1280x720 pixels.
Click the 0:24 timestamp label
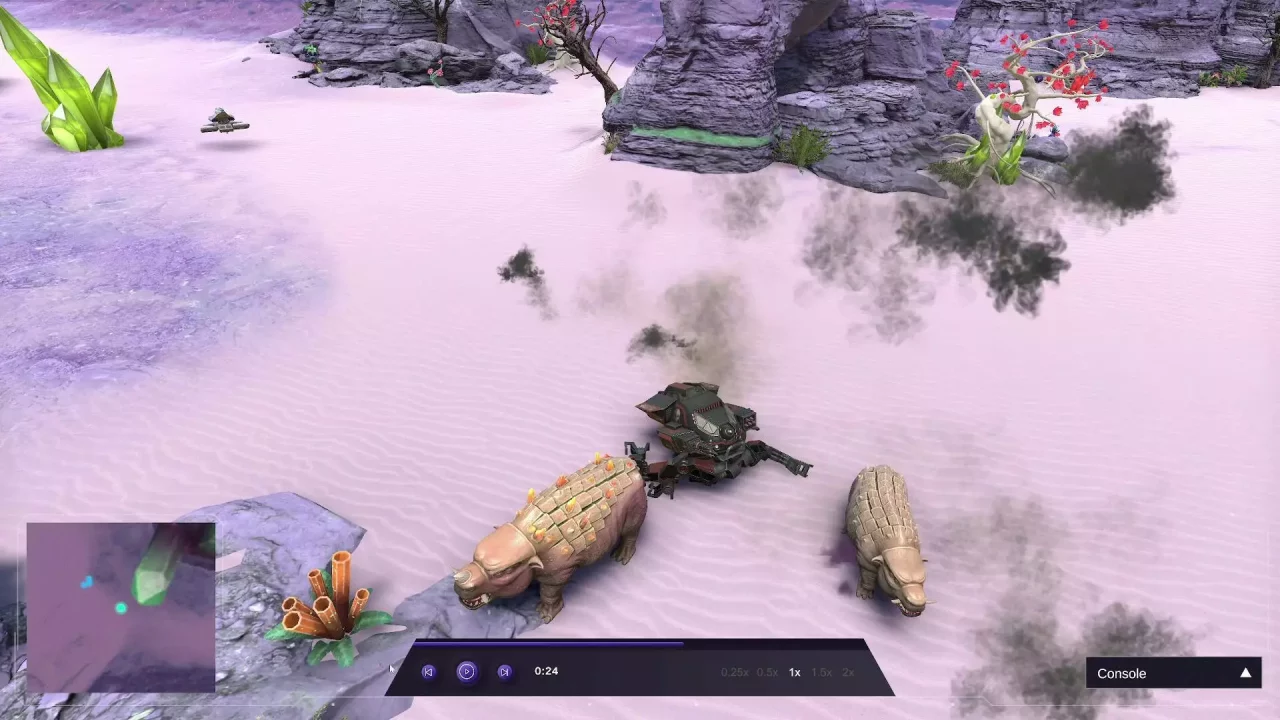tap(546, 671)
